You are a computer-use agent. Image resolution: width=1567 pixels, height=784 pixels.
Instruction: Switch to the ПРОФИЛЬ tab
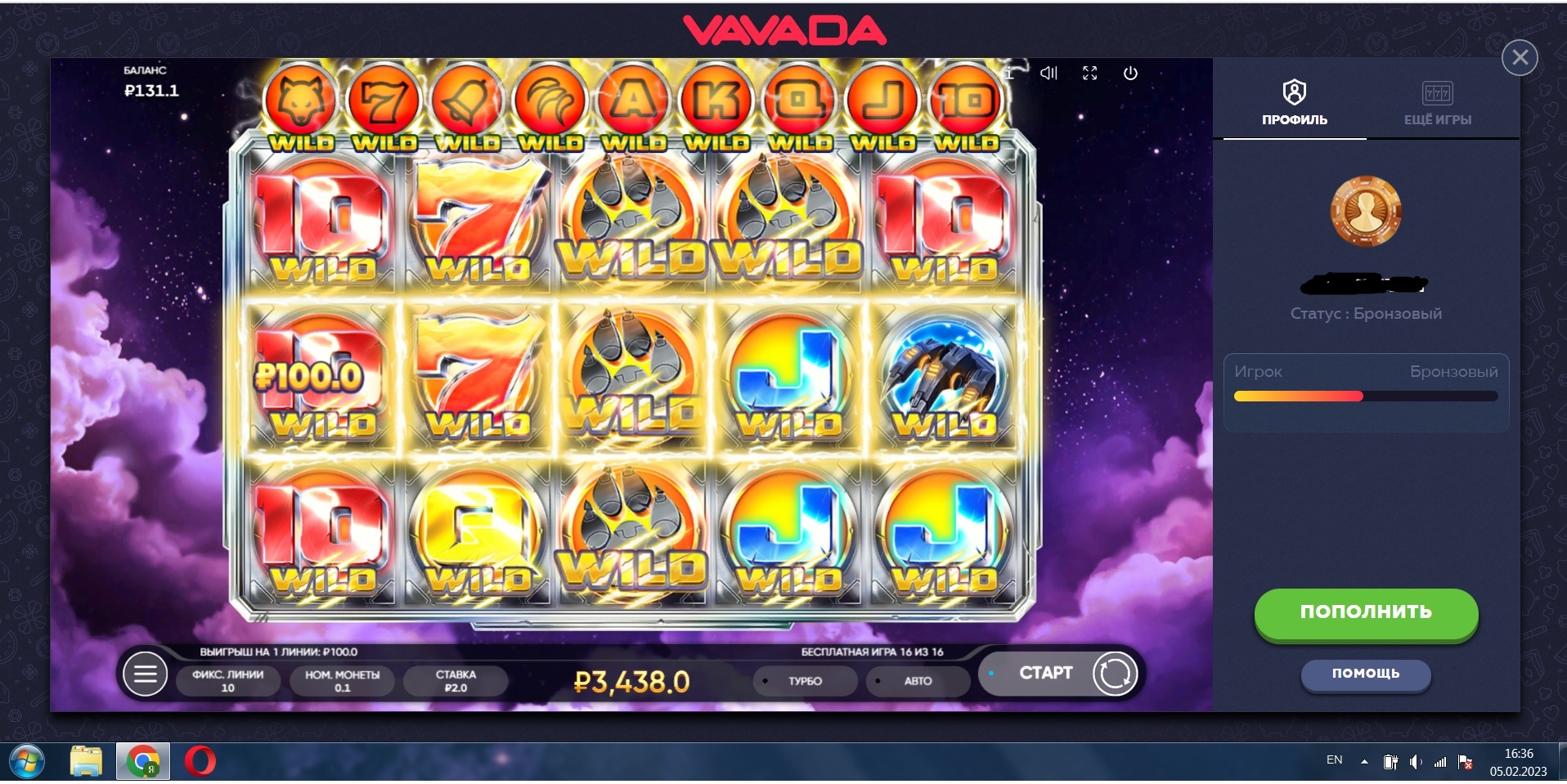click(x=1295, y=103)
